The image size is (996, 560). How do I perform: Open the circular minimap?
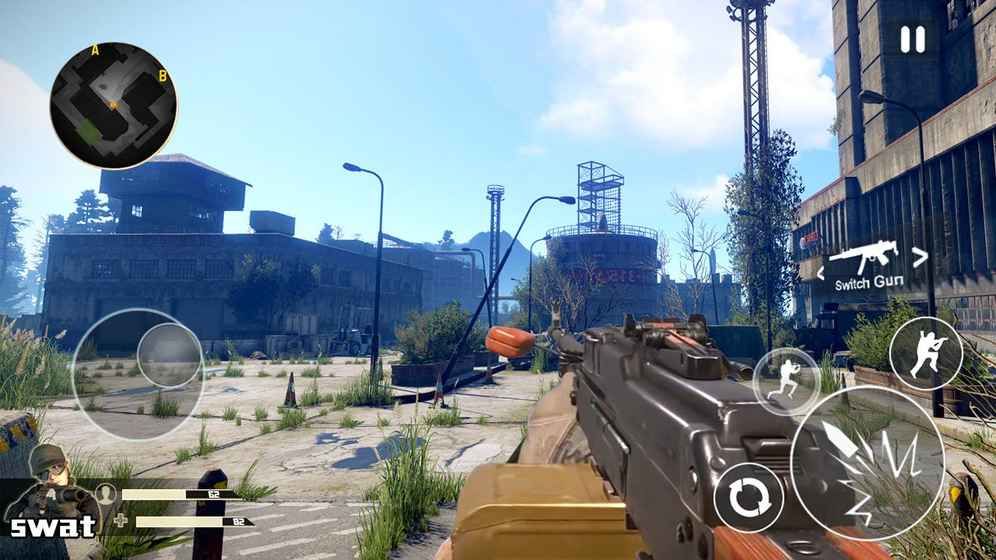point(113,105)
